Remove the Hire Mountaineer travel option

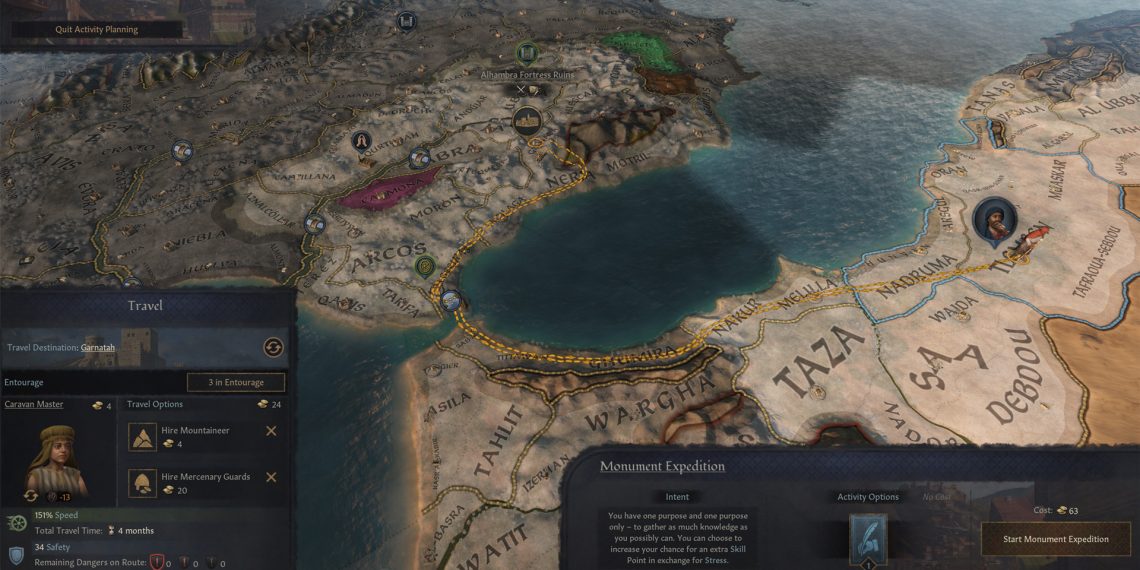click(x=271, y=431)
